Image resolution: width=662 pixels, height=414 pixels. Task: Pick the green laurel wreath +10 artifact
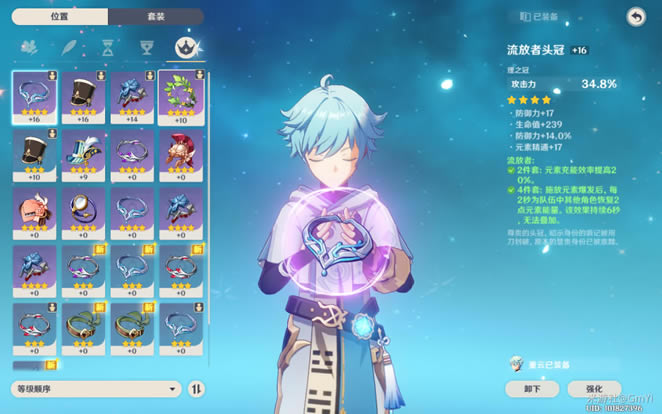pos(182,95)
